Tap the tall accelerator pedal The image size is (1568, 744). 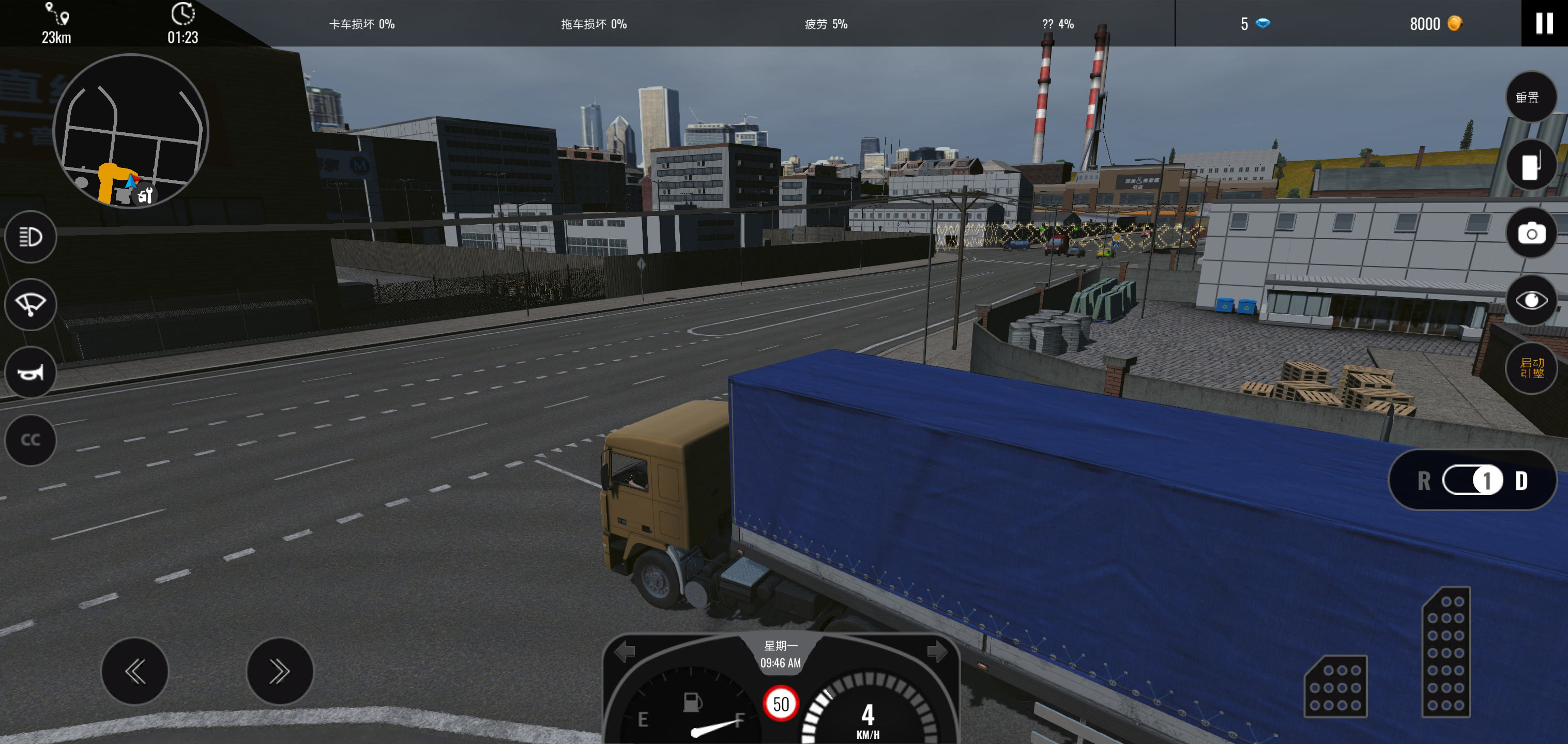point(1445,652)
